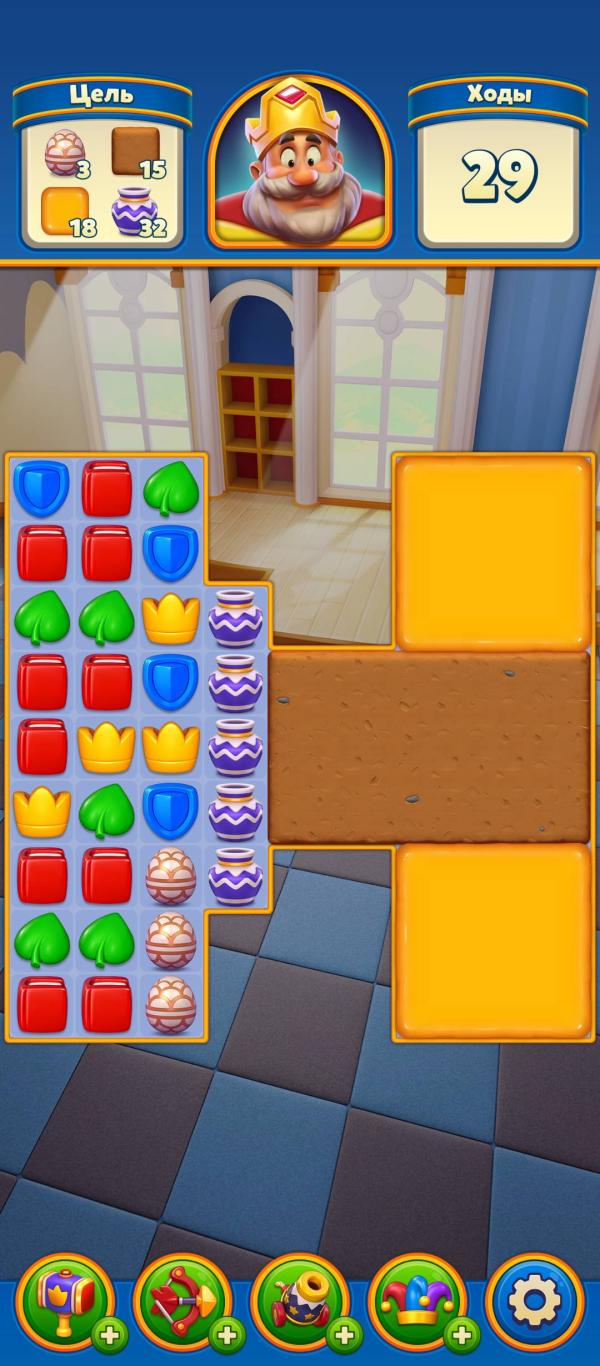Tap the egg tile beside a purple vase
600x1366 pixels.
[171, 877]
